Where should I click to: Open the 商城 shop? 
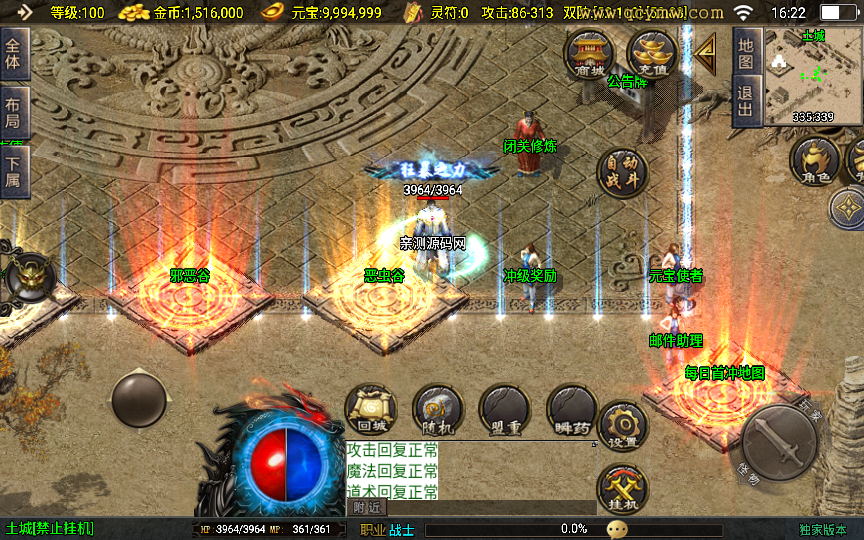point(590,54)
